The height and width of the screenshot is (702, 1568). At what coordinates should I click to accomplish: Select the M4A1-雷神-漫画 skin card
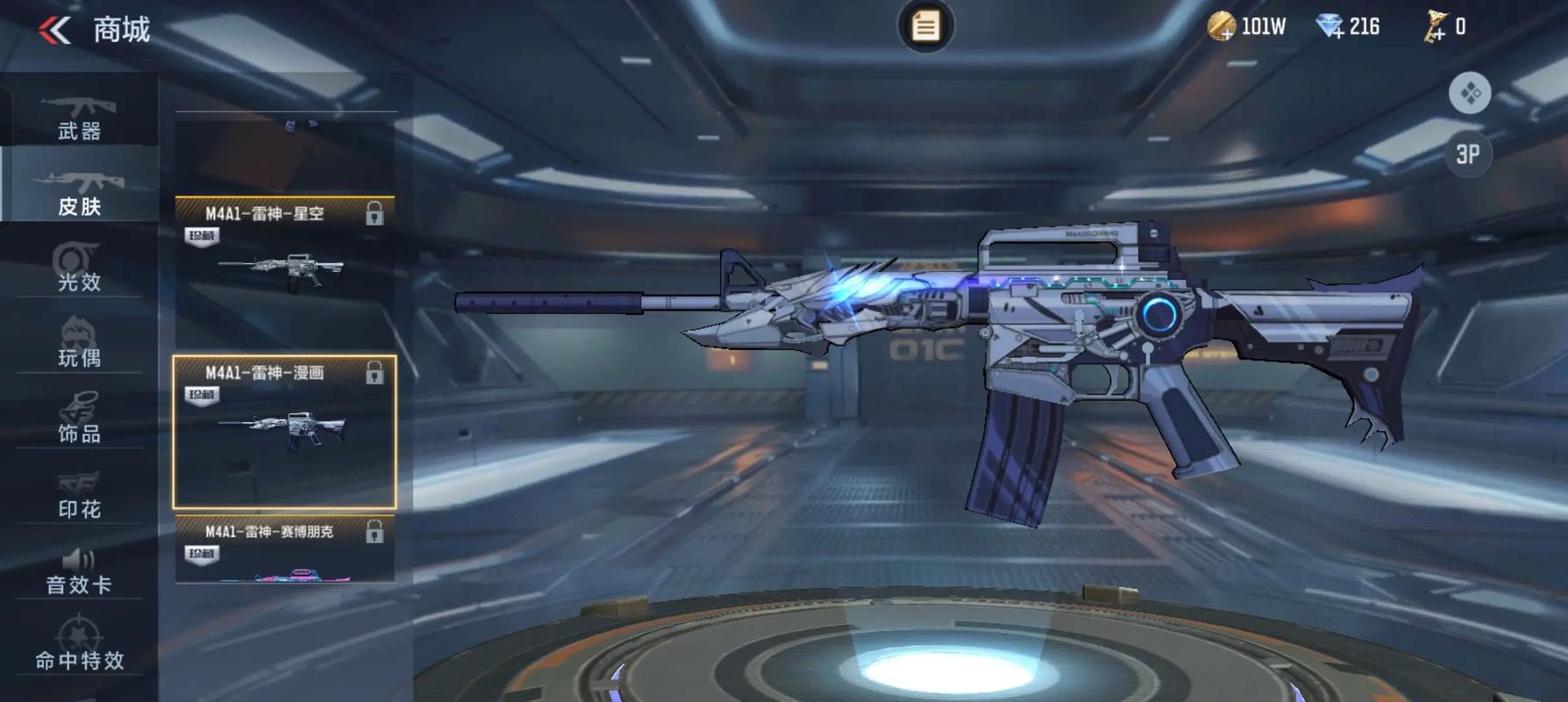point(284,432)
